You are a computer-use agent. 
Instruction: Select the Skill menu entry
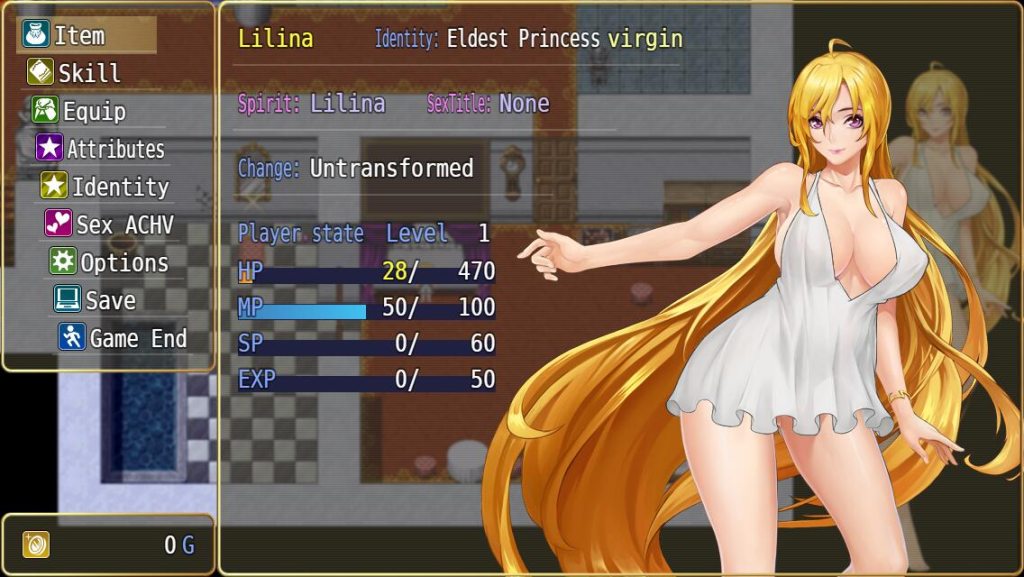click(88, 73)
